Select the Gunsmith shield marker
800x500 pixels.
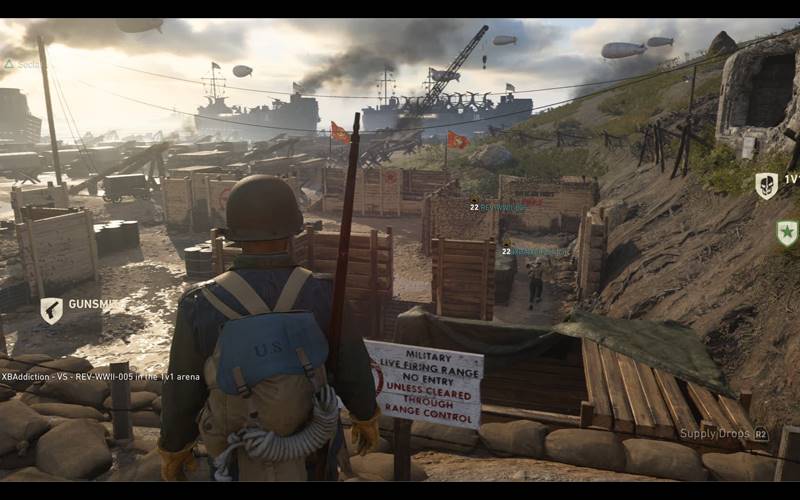click(x=51, y=310)
